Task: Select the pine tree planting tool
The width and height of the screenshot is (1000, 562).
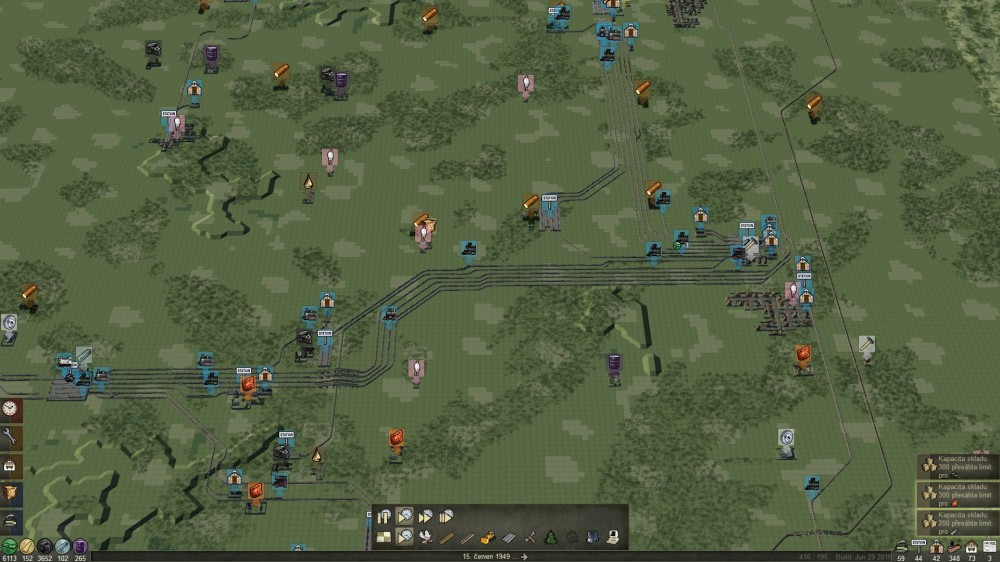Action: click(551, 537)
